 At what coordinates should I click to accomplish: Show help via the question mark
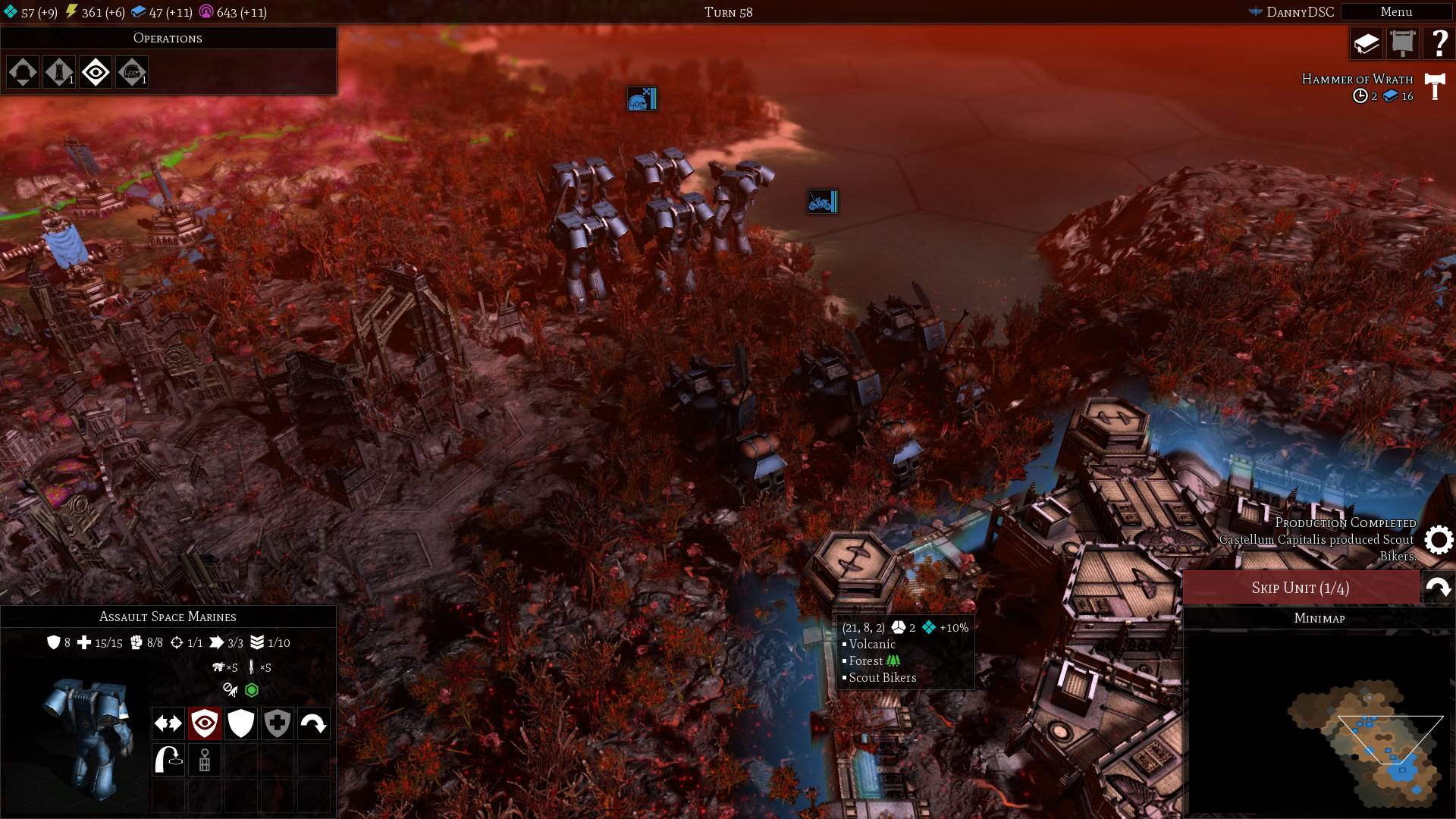1439,43
